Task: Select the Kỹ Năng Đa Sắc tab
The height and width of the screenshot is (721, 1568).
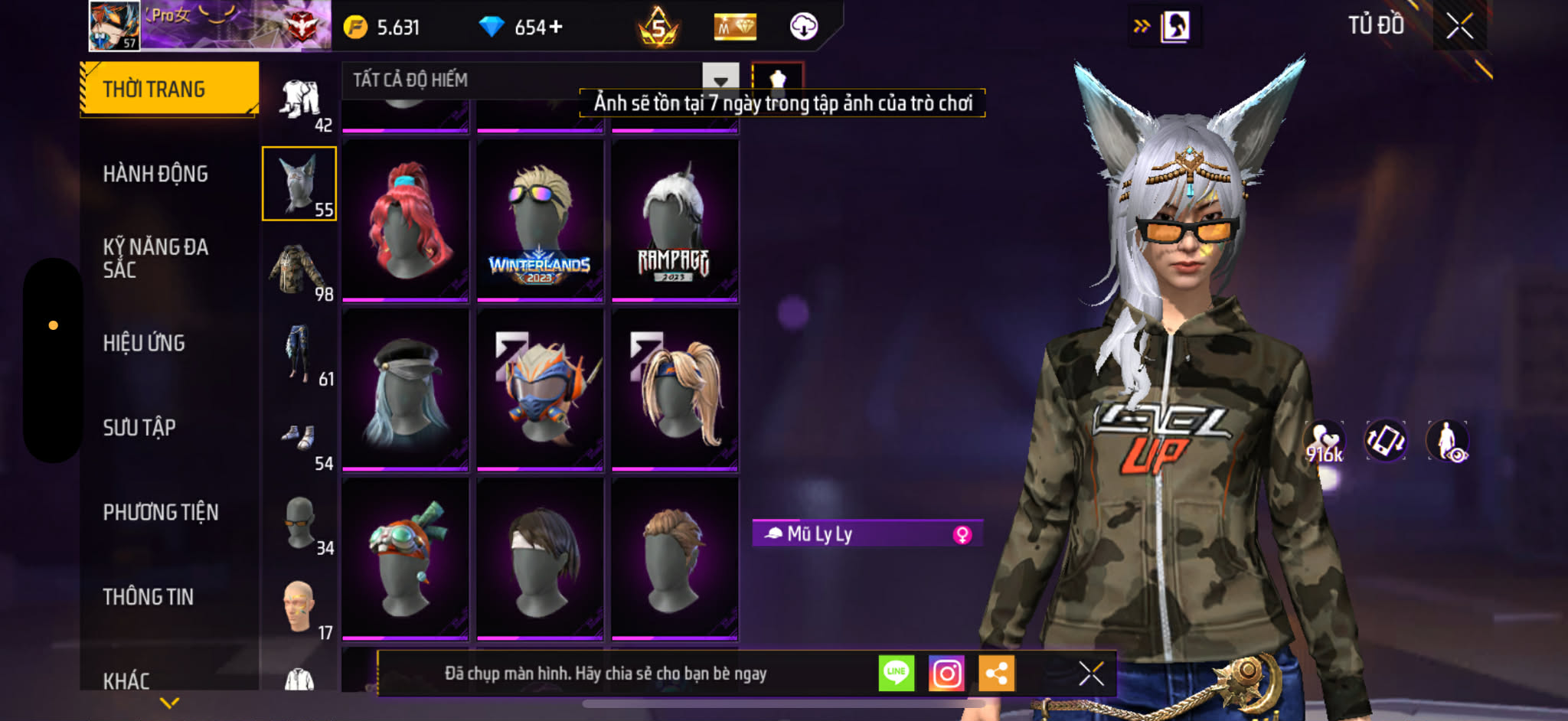Action: [x=155, y=258]
